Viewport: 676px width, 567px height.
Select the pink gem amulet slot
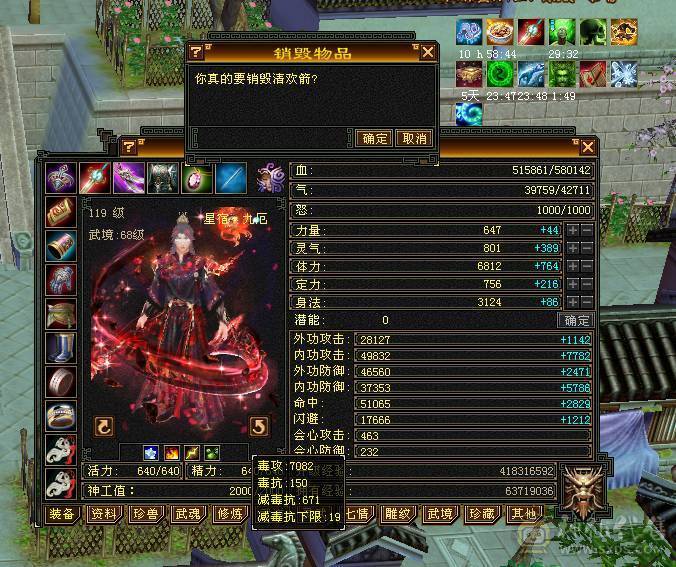click(197, 178)
